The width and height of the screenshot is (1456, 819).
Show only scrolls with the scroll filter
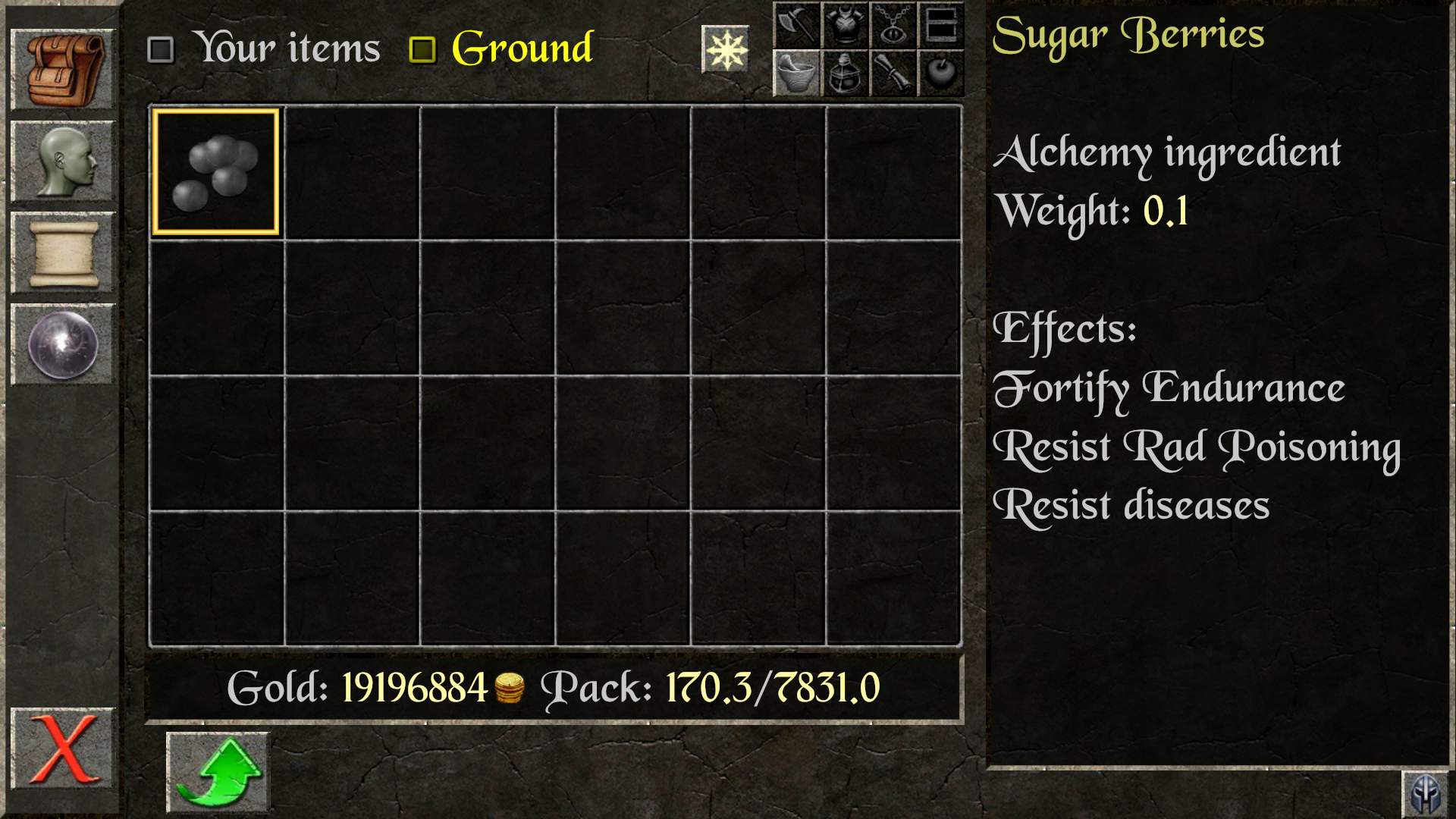pos(893,74)
